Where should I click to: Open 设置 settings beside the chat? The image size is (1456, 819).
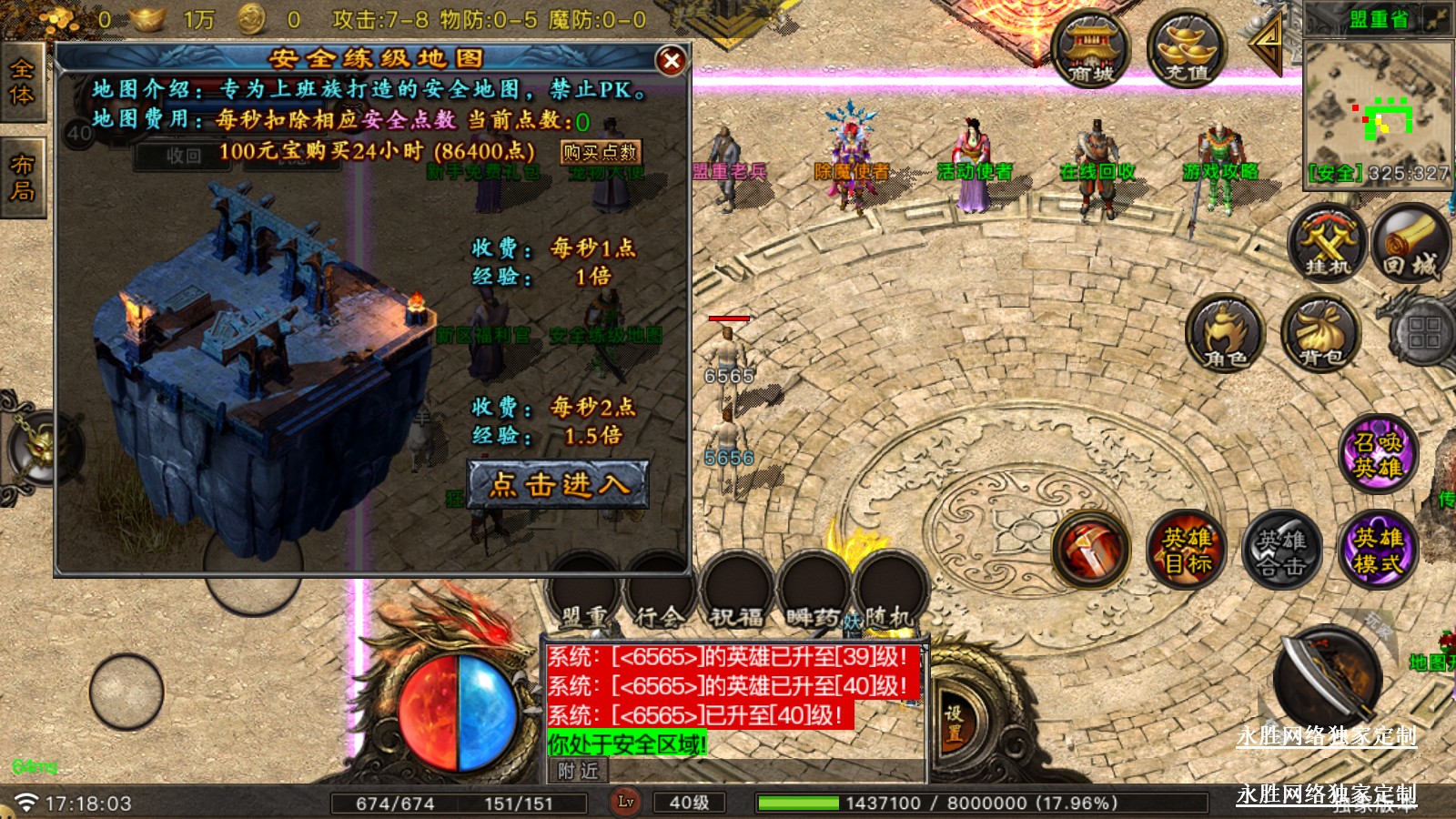tap(953, 723)
